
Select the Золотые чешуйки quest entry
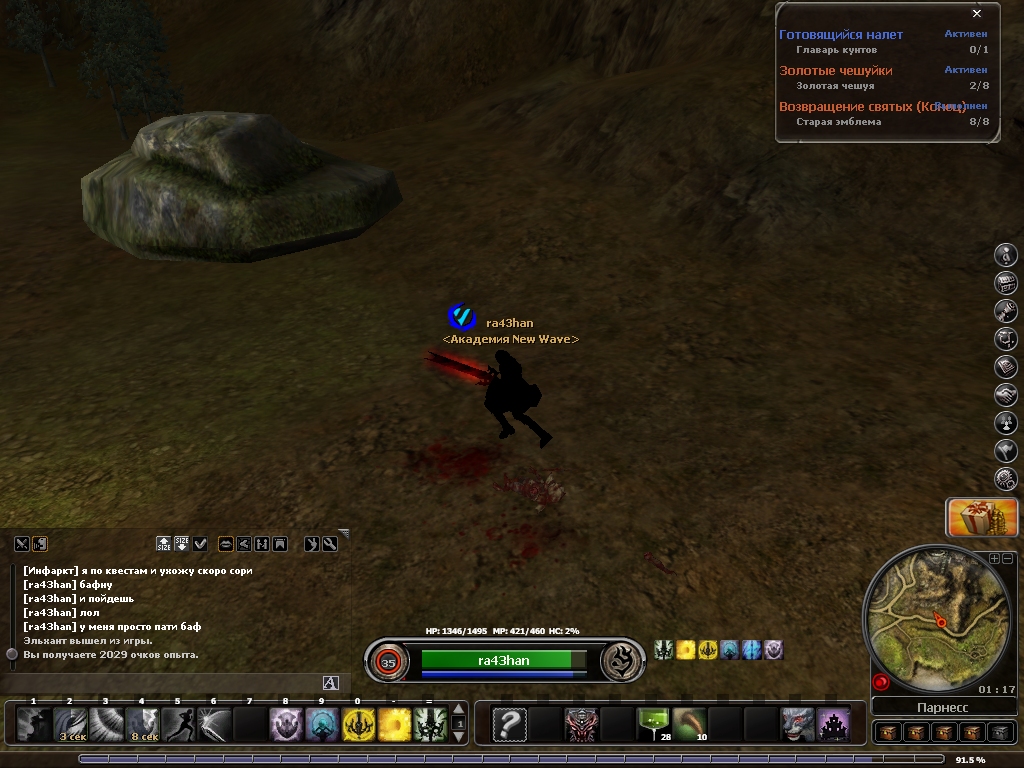click(836, 70)
